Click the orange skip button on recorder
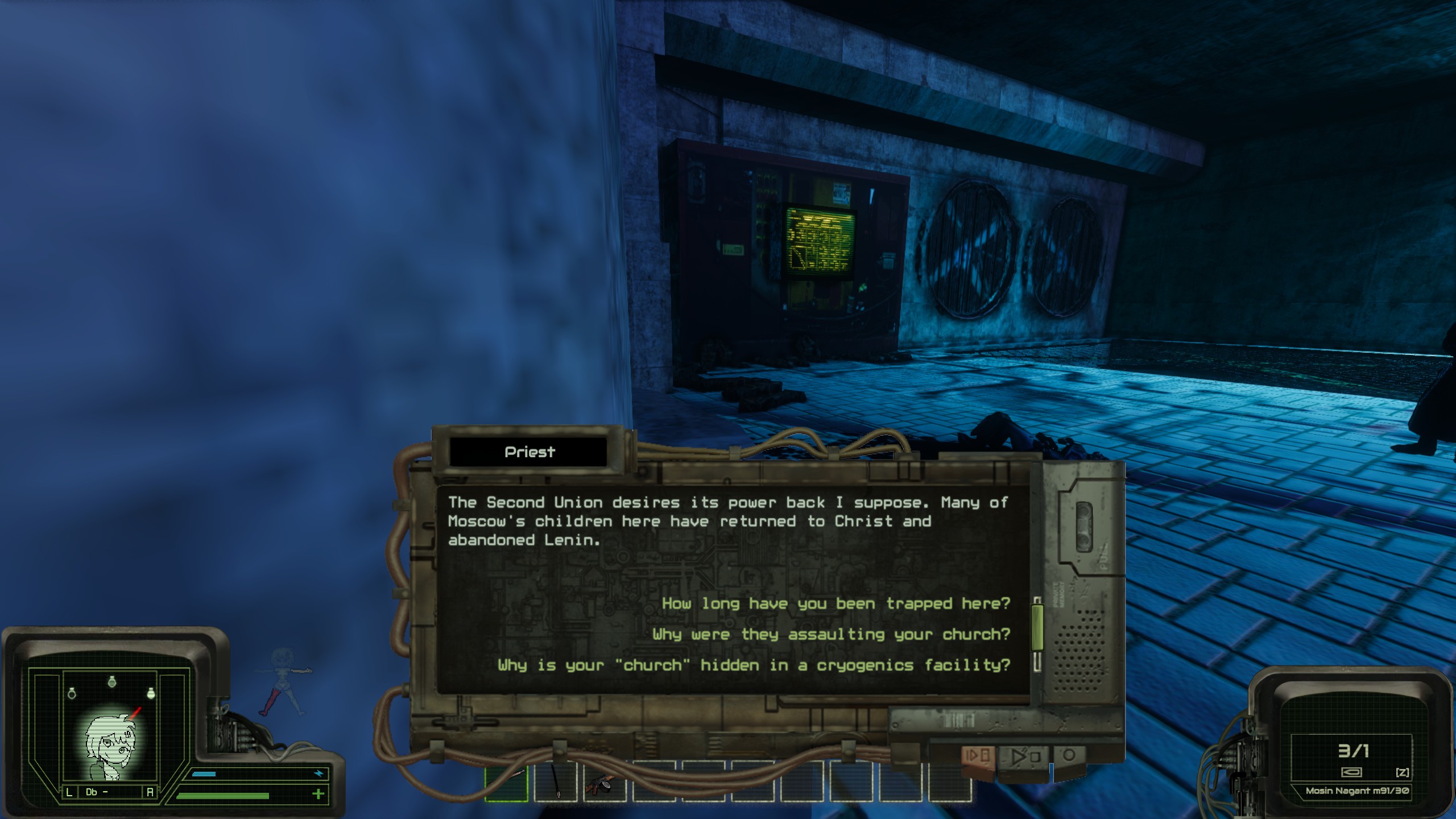Viewport: 1456px width, 819px height. click(x=978, y=757)
